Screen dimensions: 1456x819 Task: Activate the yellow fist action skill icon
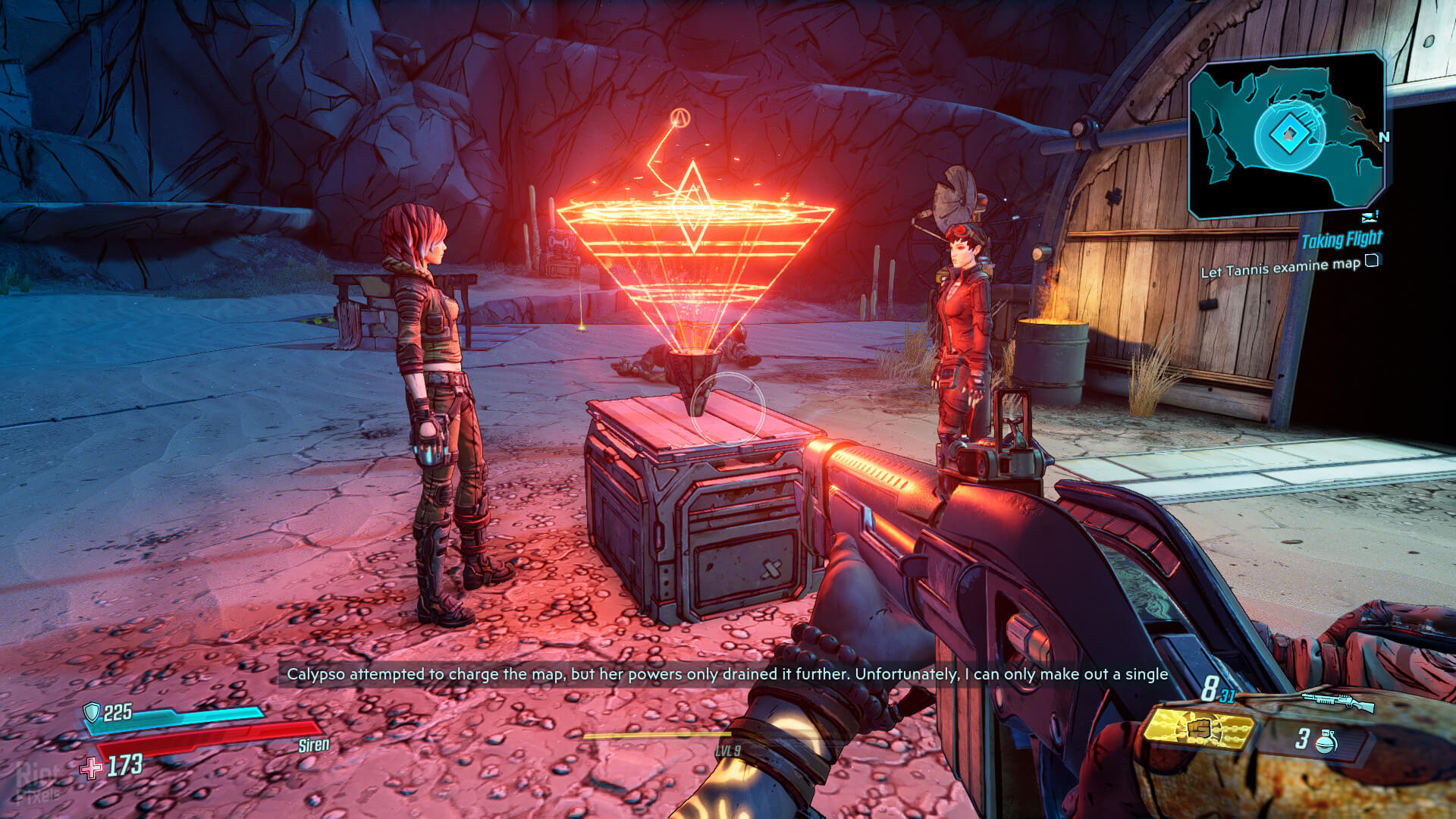tap(1199, 729)
